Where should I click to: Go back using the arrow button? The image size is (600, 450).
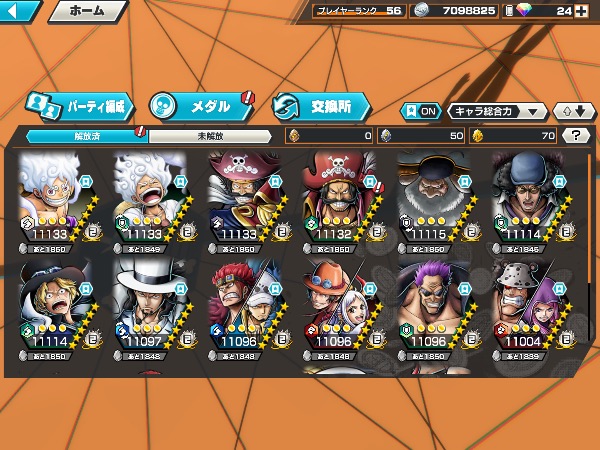point(20,11)
